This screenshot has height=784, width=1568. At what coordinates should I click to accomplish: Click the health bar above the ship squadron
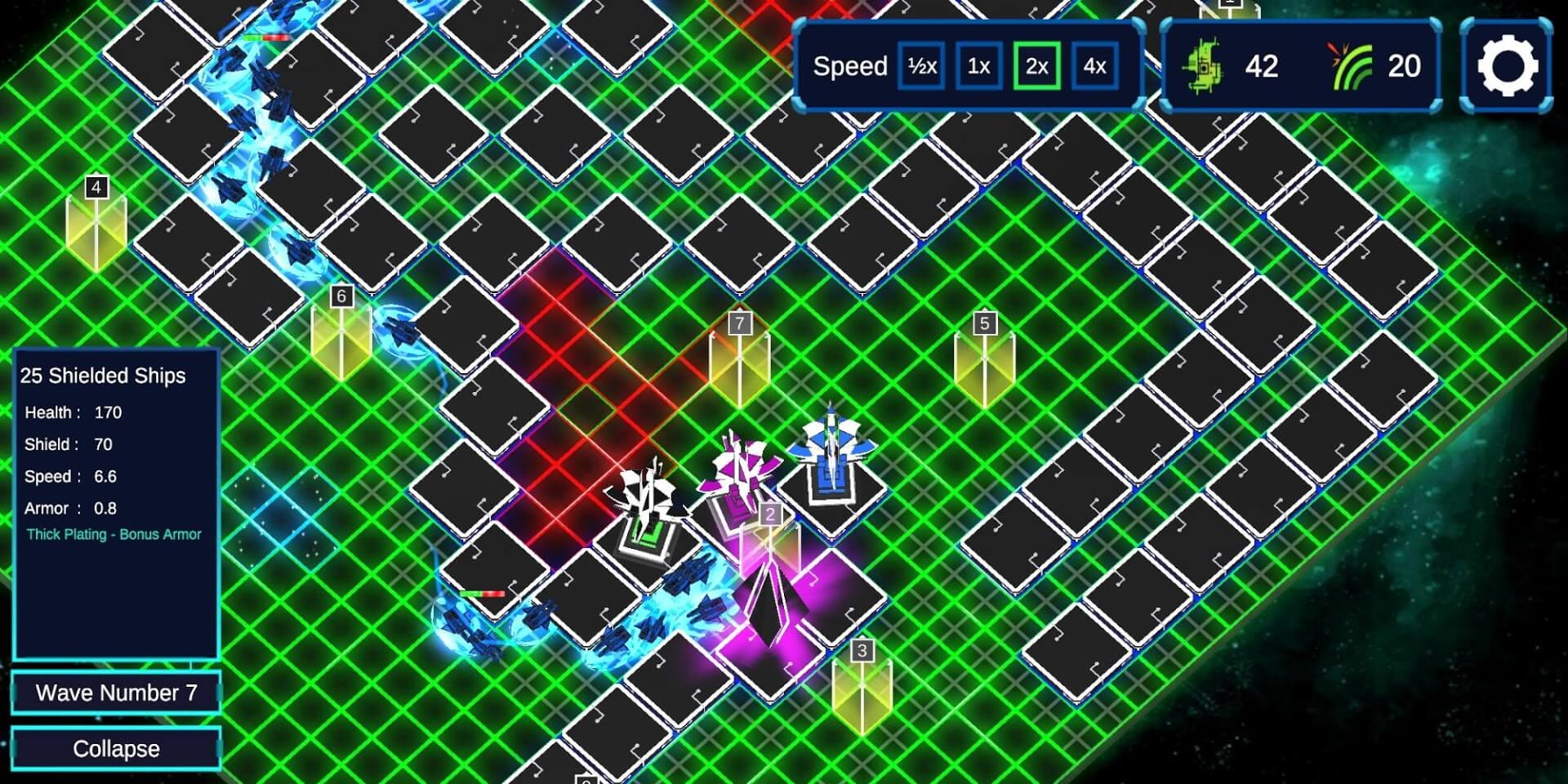point(482,594)
